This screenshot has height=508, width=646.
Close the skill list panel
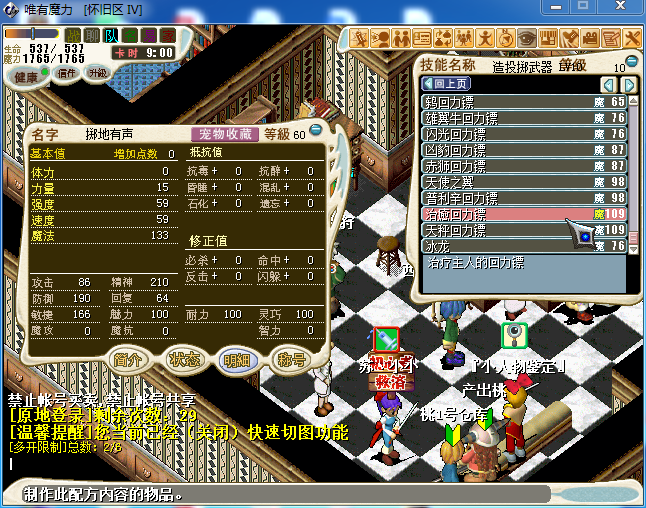click(x=633, y=61)
